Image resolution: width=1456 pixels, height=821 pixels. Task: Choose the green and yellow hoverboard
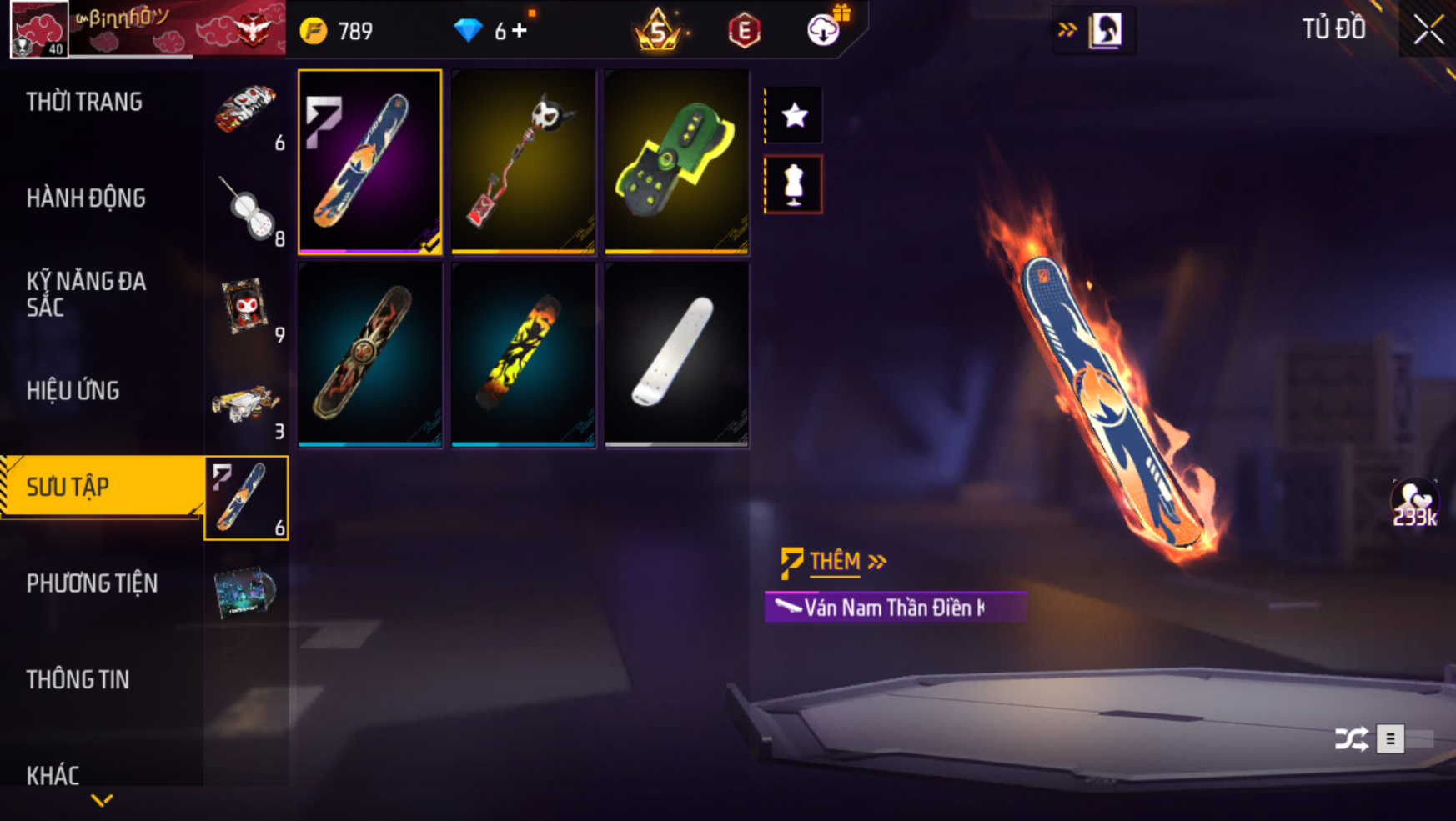676,162
